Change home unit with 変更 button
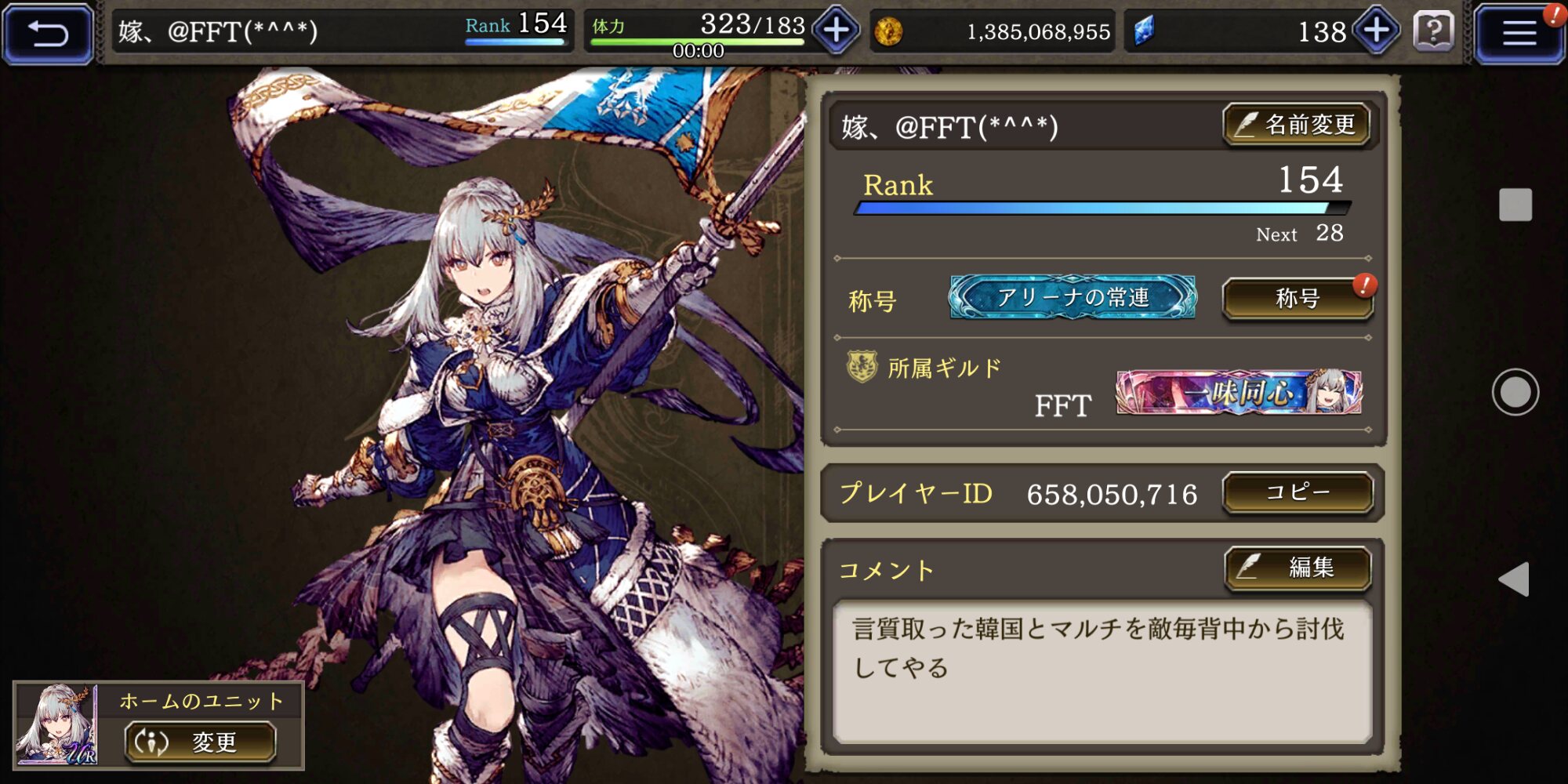This screenshot has width=1568, height=784. point(200,742)
